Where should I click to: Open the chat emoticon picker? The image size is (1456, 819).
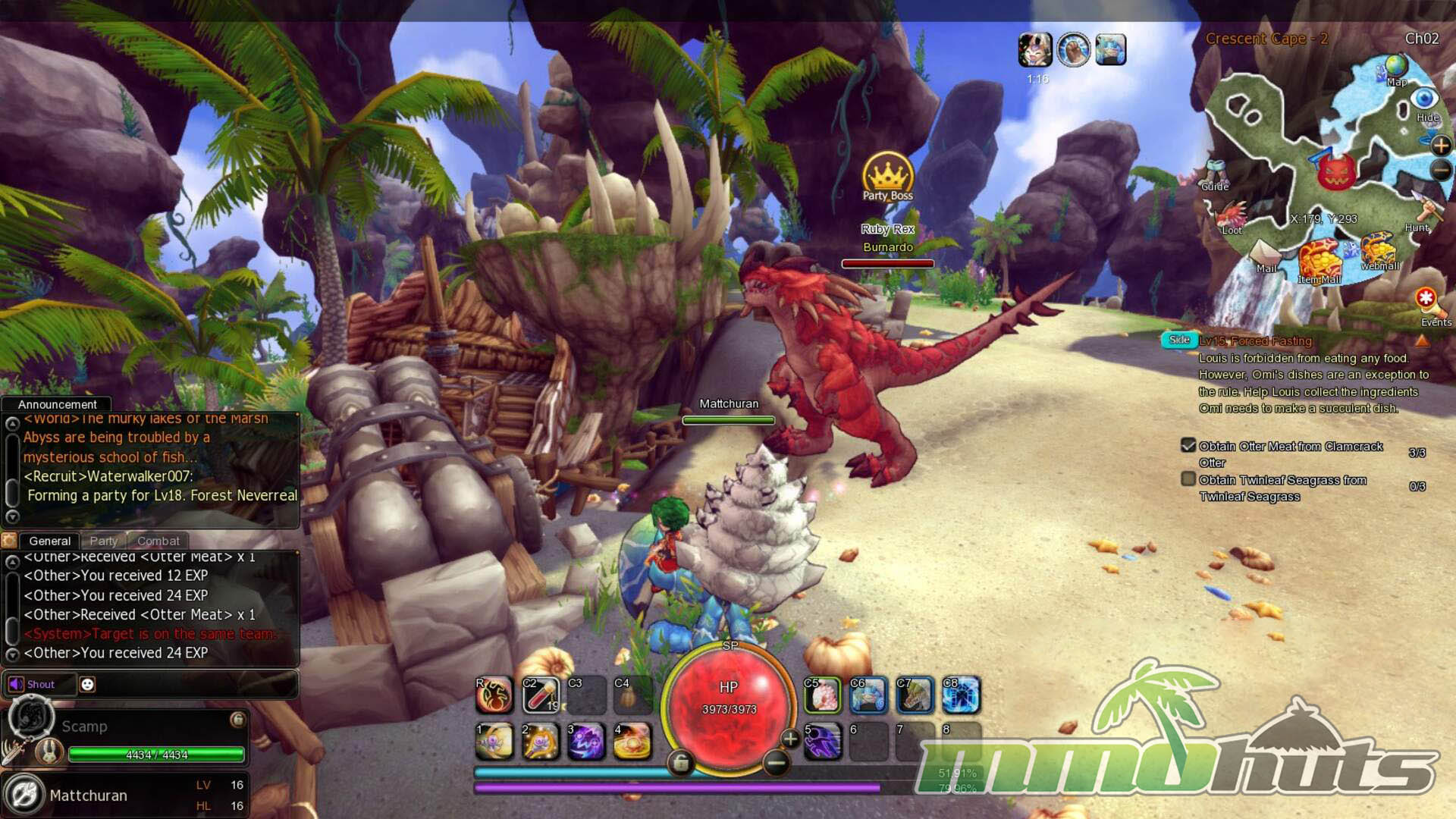coord(87,684)
